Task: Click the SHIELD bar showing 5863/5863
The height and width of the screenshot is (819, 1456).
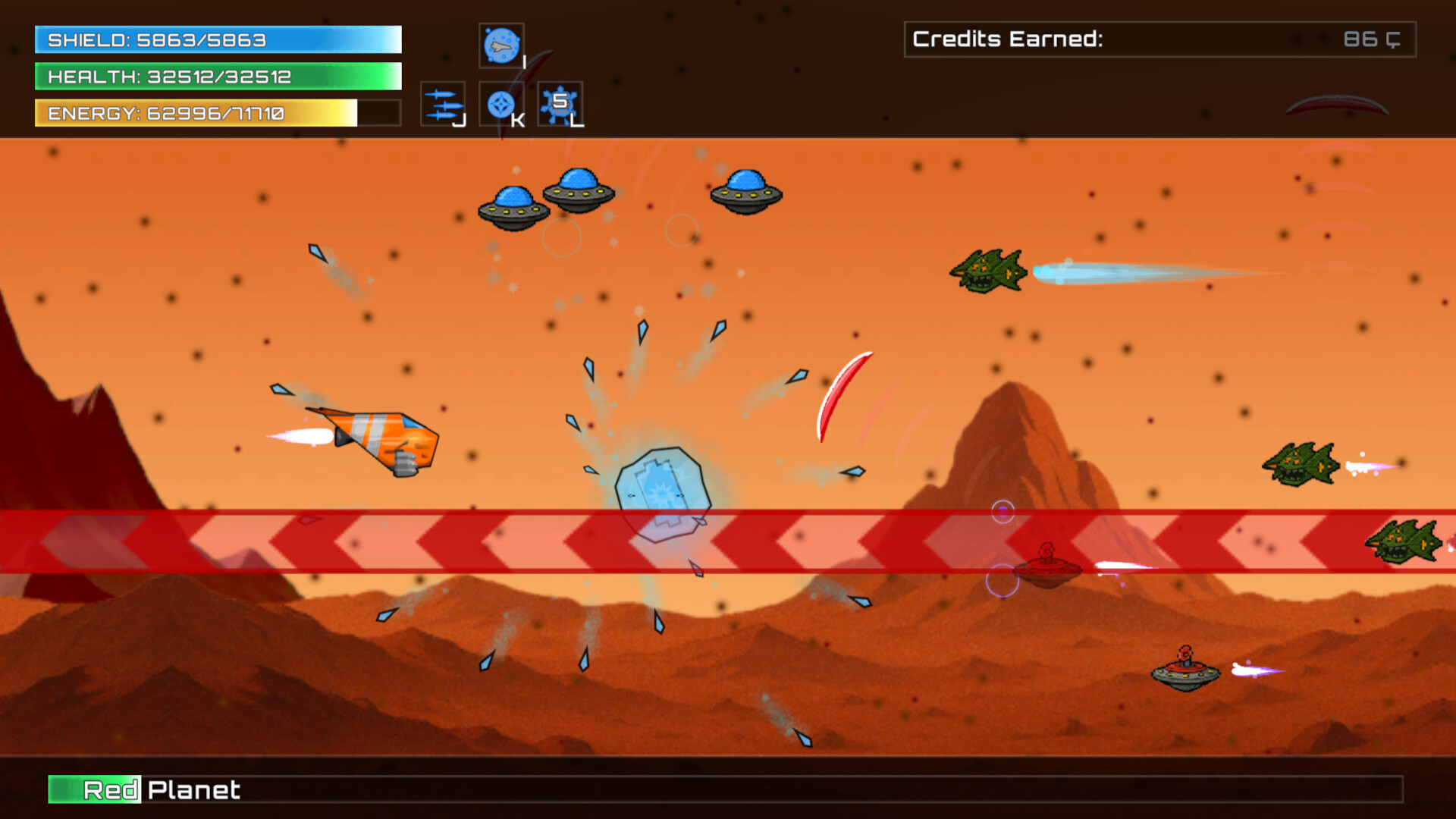Action: click(x=216, y=40)
